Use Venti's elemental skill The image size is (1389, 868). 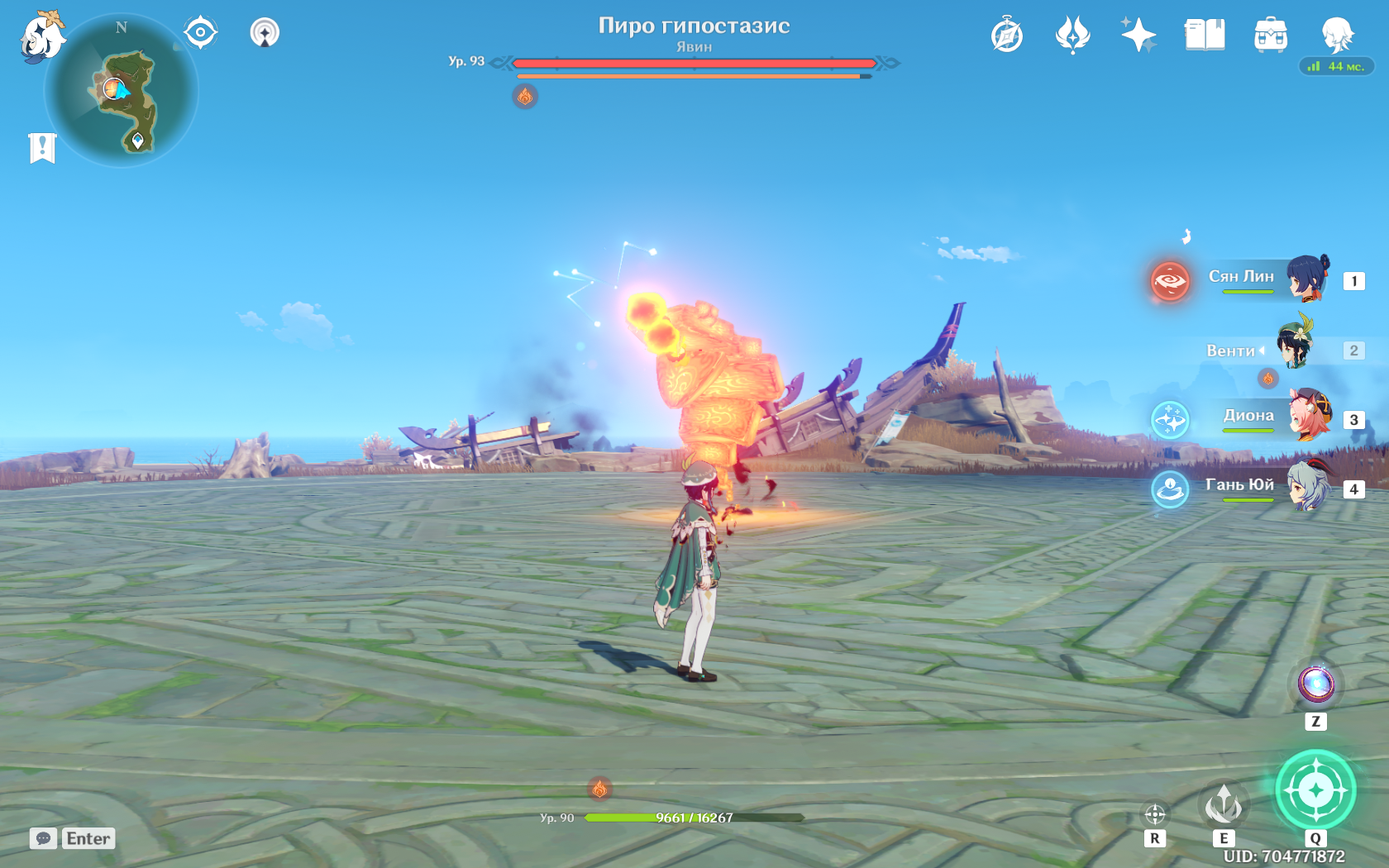tap(1224, 804)
